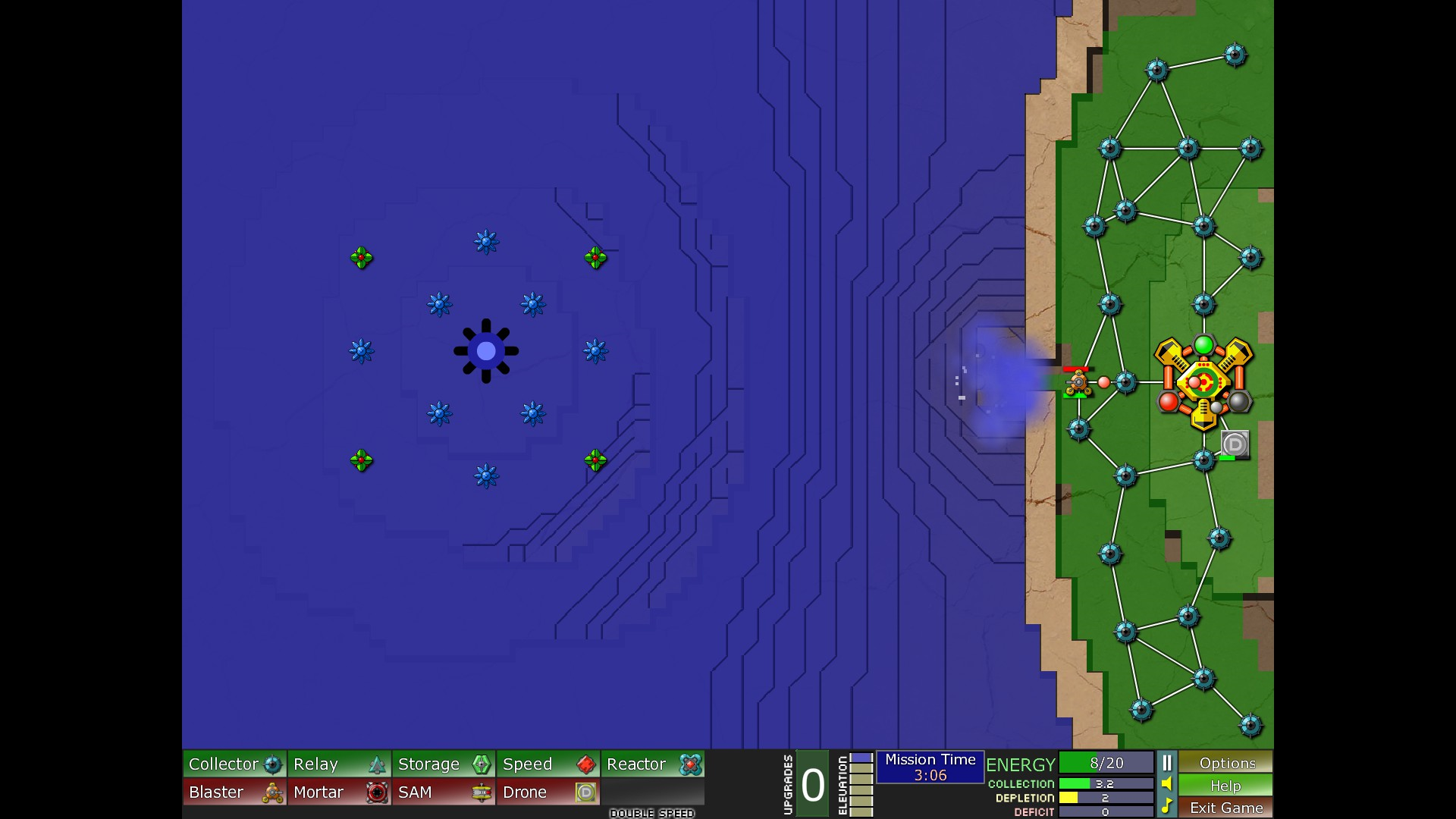Open the Upgrades counter panel
The image size is (1456, 819).
[812, 784]
